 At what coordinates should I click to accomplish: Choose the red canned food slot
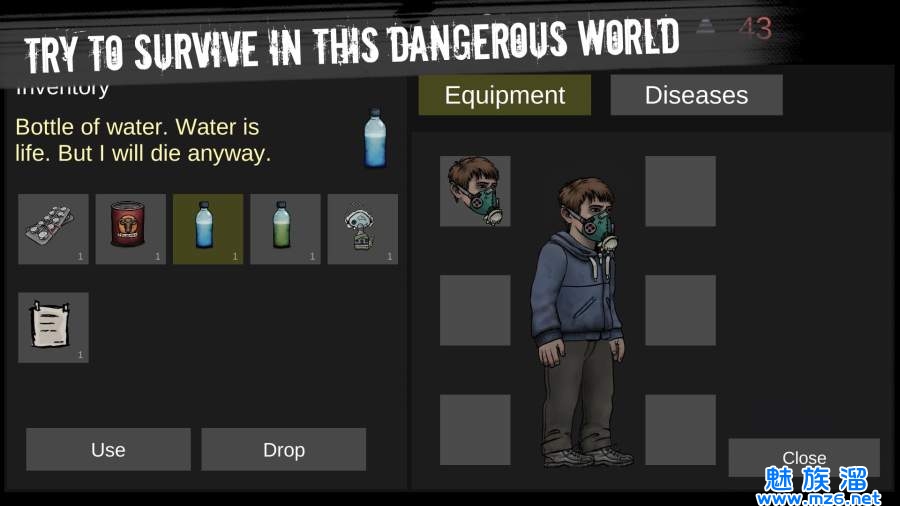[x=130, y=229]
